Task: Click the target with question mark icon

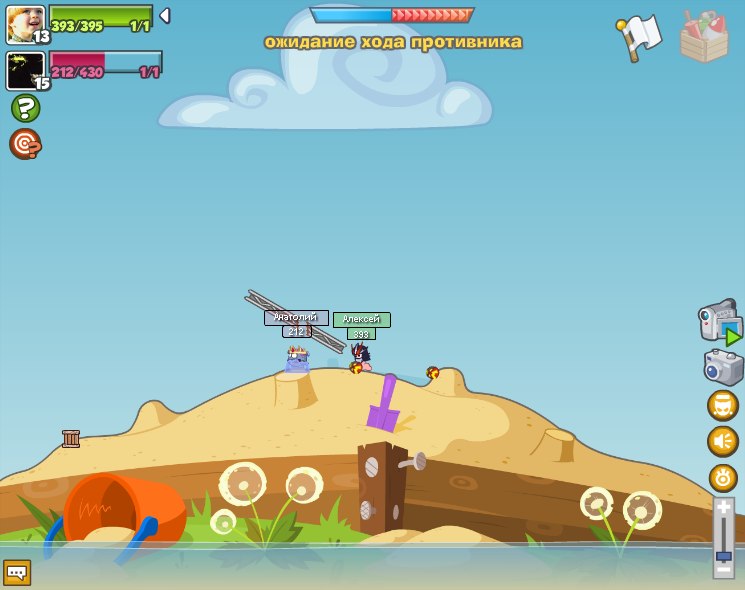Action: 25,144
